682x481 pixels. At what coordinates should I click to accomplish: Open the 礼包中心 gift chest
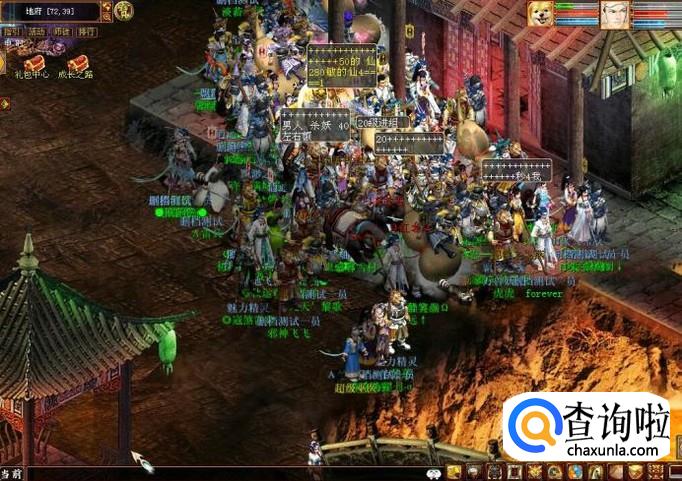pos(33,62)
